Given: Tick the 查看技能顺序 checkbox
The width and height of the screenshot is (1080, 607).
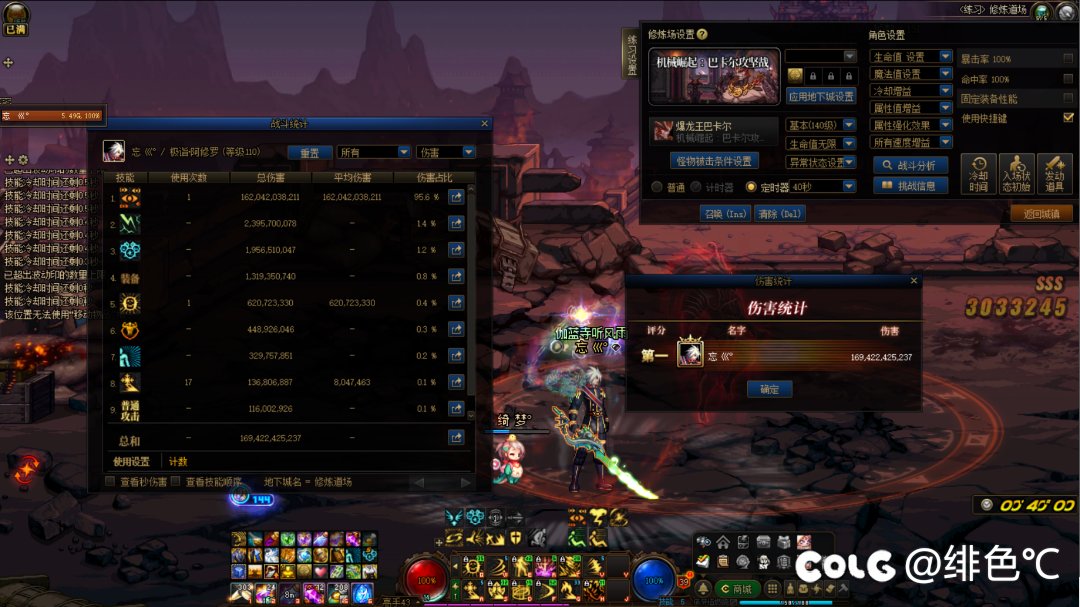Looking at the screenshot, I should coord(177,481).
